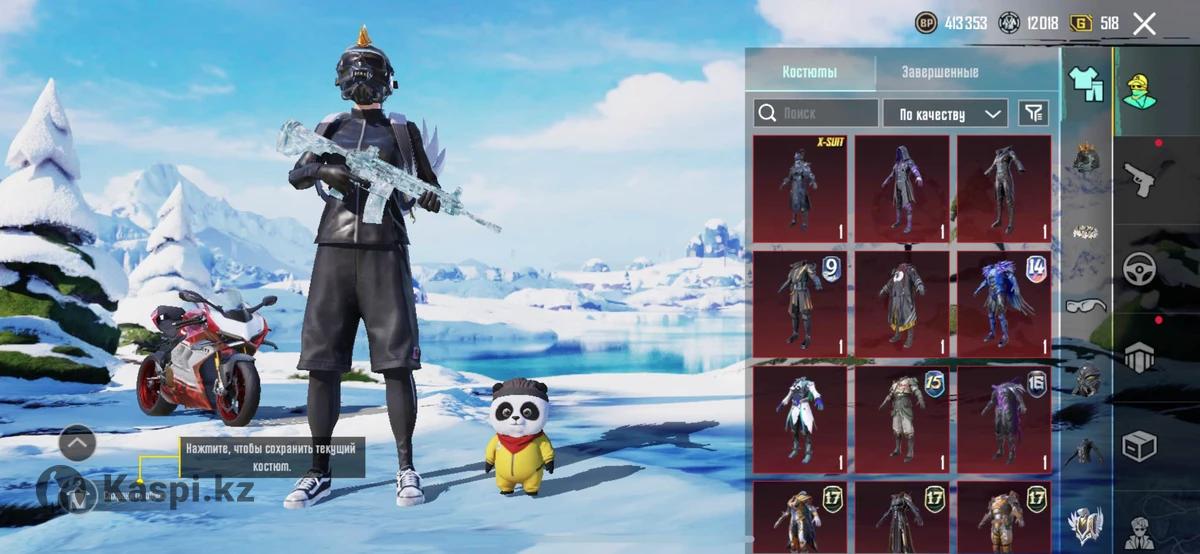Open the filter options funnel button
1200x554 pixels.
[x=1033, y=113]
